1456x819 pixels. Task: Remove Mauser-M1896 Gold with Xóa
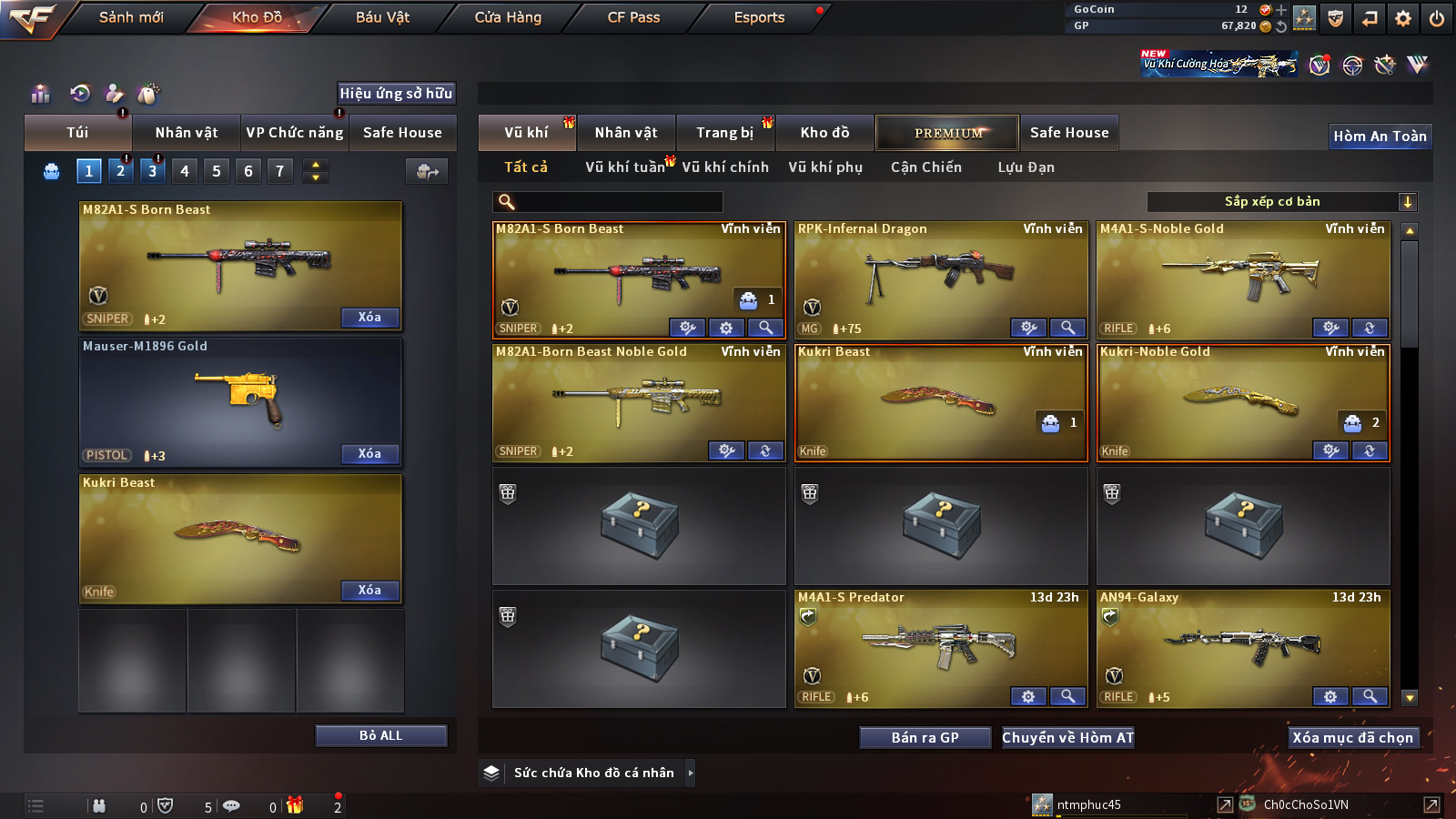click(x=369, y=454)
